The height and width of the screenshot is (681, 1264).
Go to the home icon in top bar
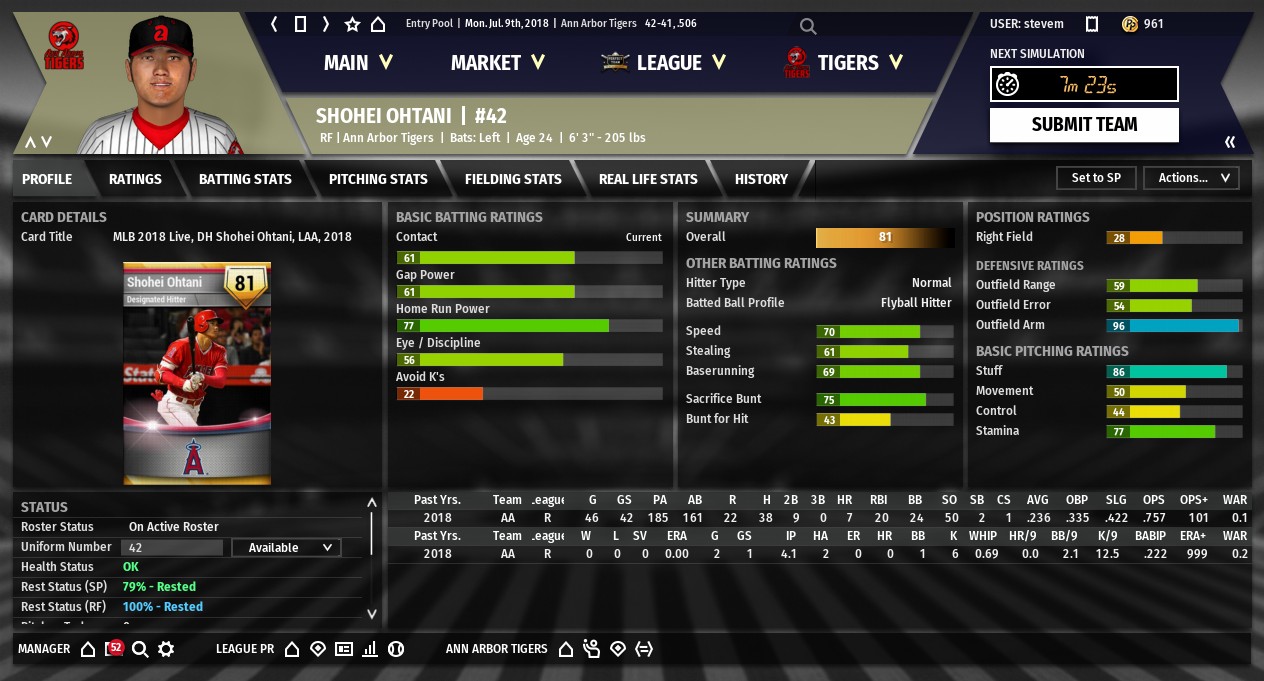click(x=378, y=24)
